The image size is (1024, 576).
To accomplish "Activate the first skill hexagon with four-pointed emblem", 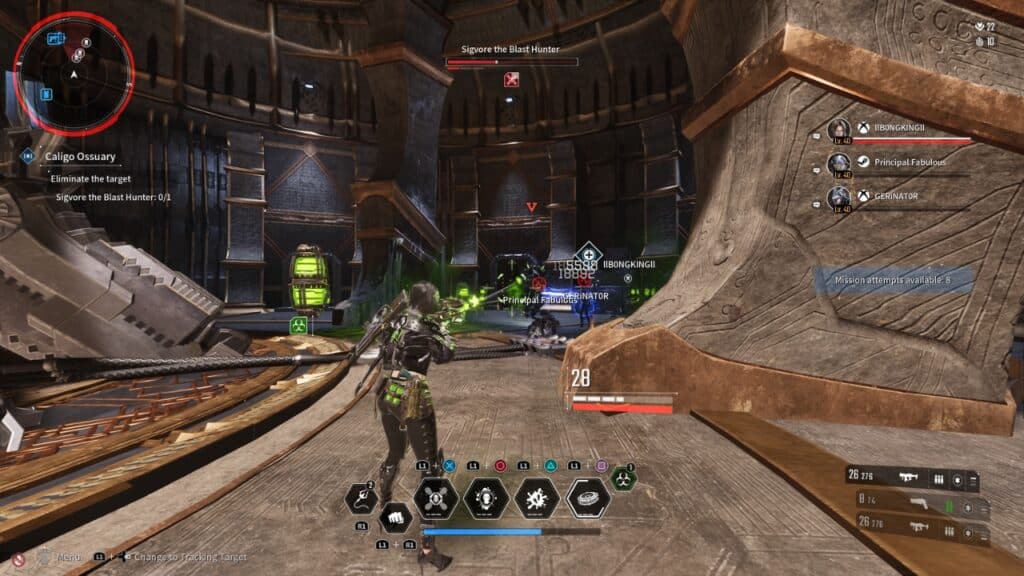I will 436,498.
